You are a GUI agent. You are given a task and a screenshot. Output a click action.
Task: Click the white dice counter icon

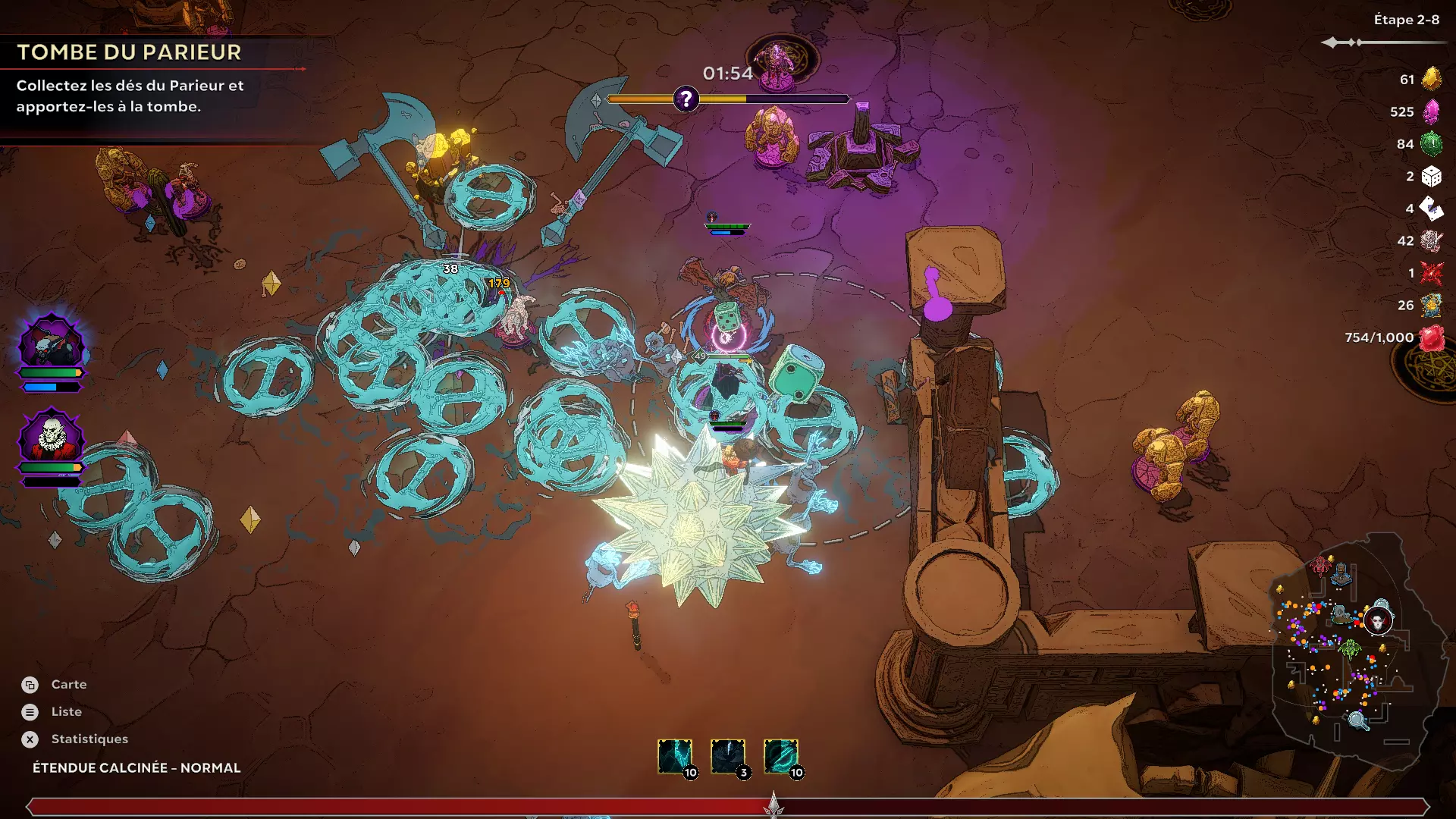[1431, 176]
